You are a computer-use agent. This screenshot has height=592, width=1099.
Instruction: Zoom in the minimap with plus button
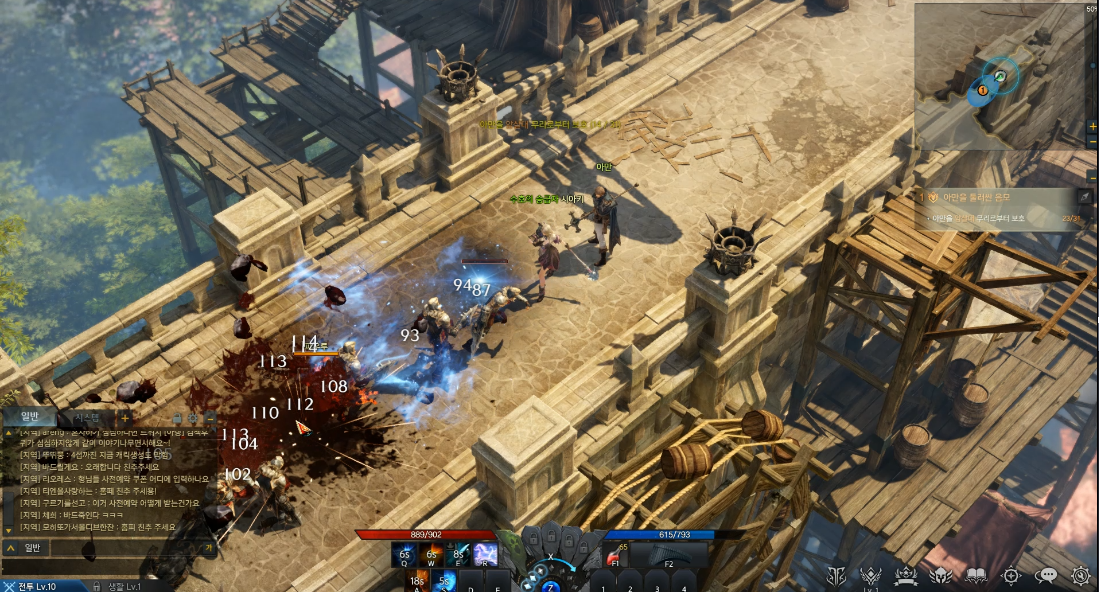point(1092,127)
